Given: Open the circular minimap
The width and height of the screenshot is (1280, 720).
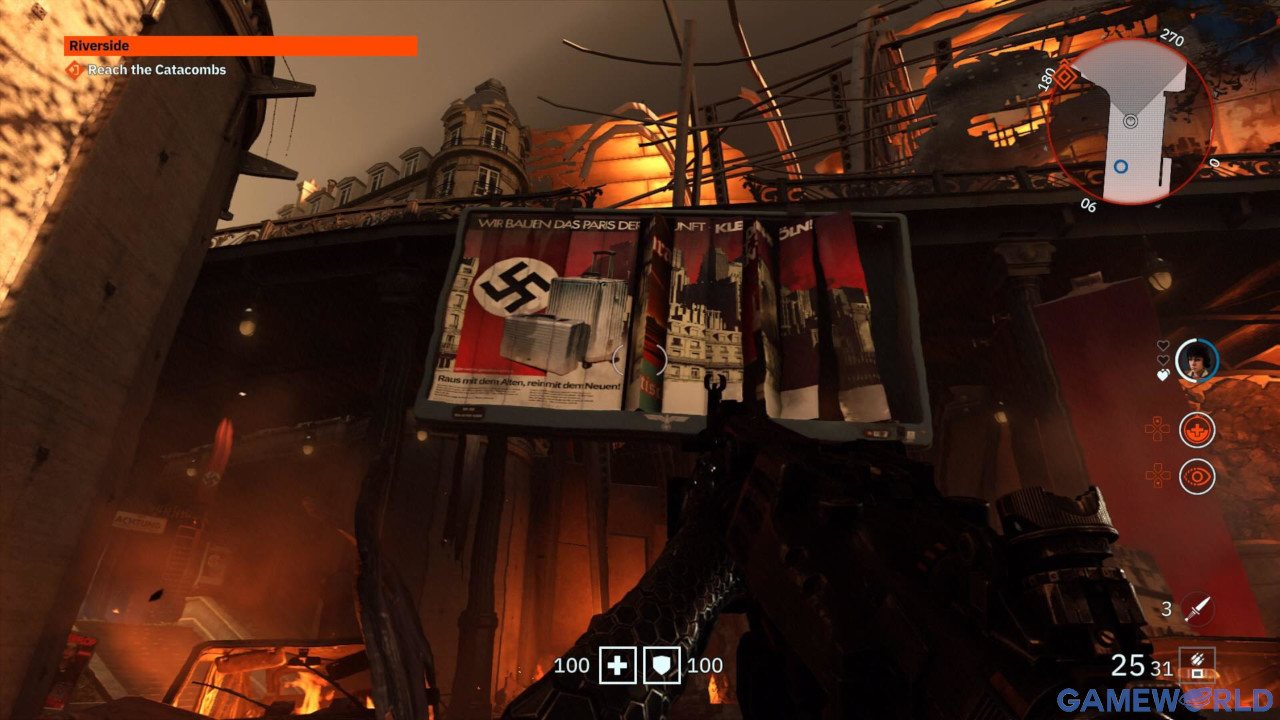Looking at the screenshot, I should 1130,120.
